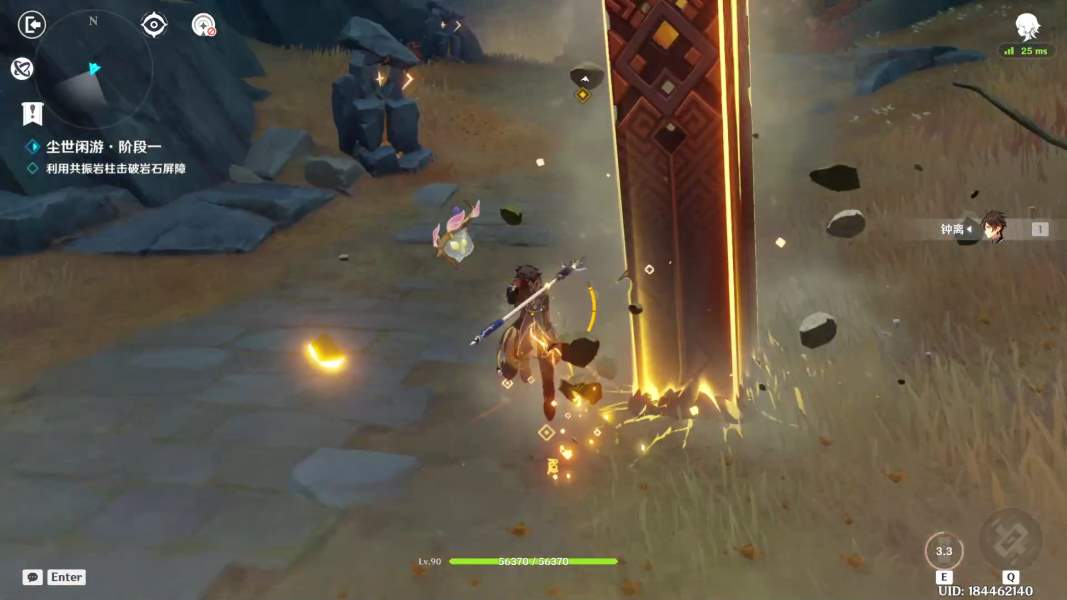The height and width of the screenshot is (600, 1067).
Task: Click the exit domain door icon
Action: [32, 24]
